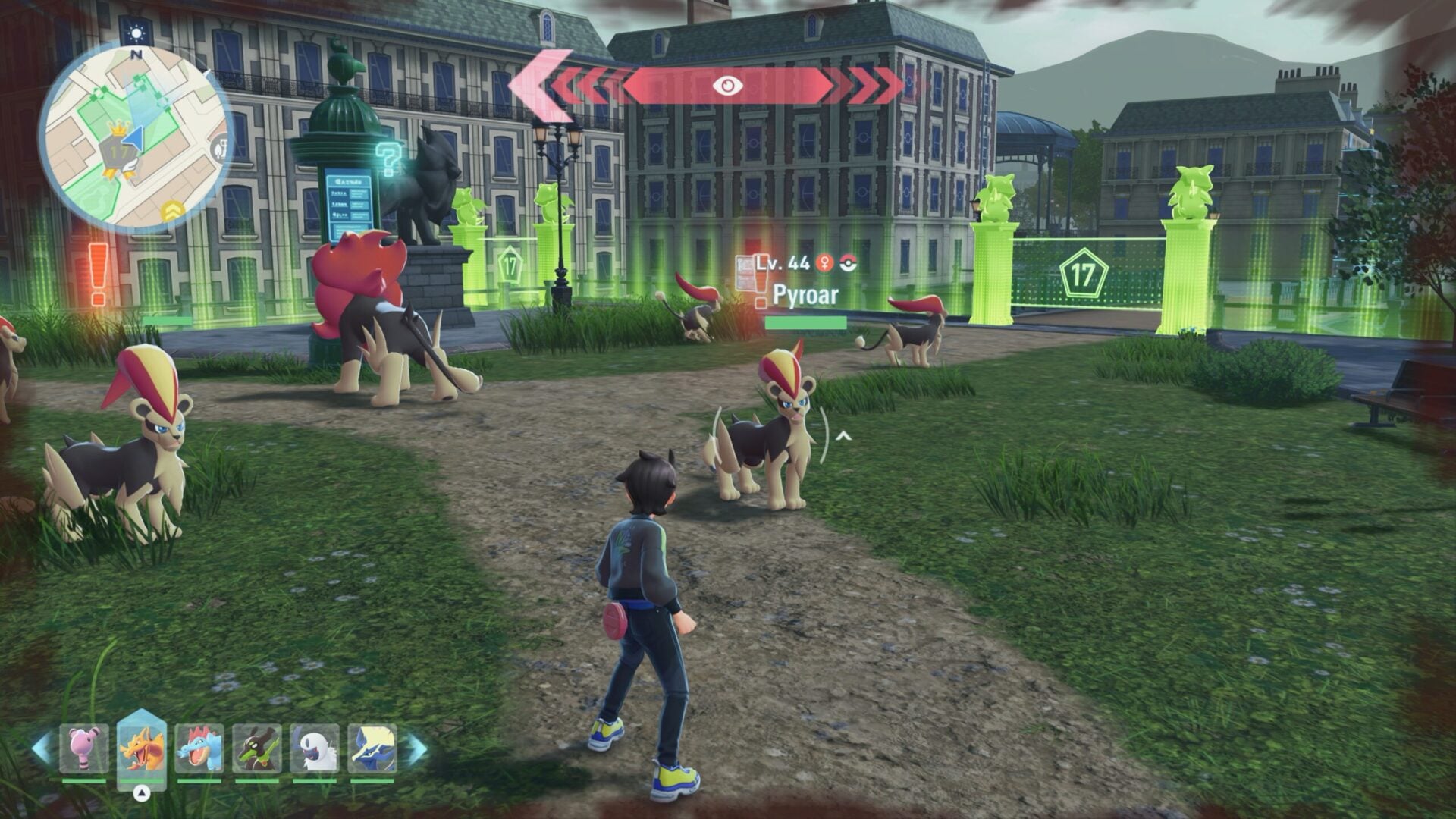The height and width of the screenshot is (819, 1456).
Task: Select the blue-and-cream dragon party slot
Action: coord(372,749)
